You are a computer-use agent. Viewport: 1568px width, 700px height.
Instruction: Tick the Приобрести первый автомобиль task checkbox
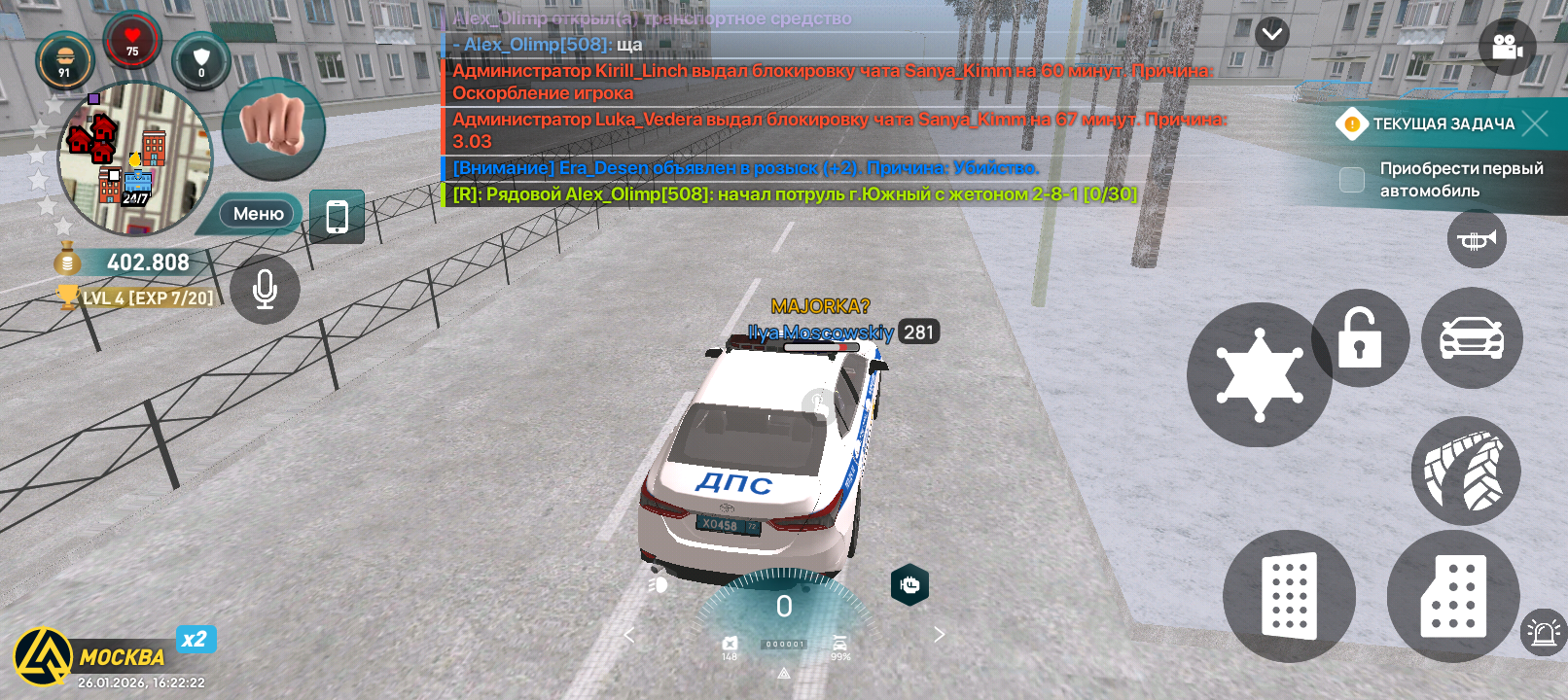(1352, 180)
